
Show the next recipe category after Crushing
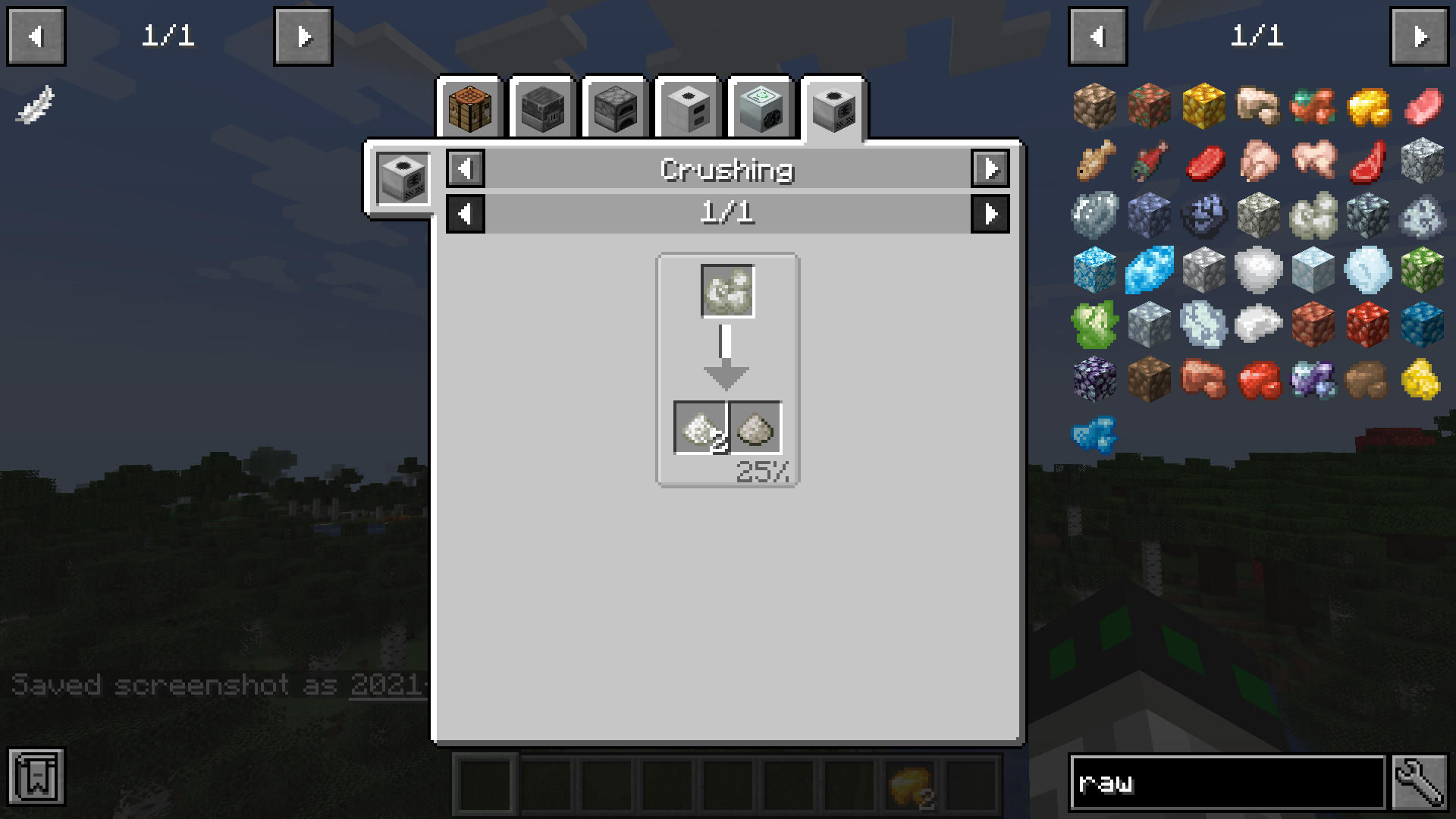(x=990, y=168)
